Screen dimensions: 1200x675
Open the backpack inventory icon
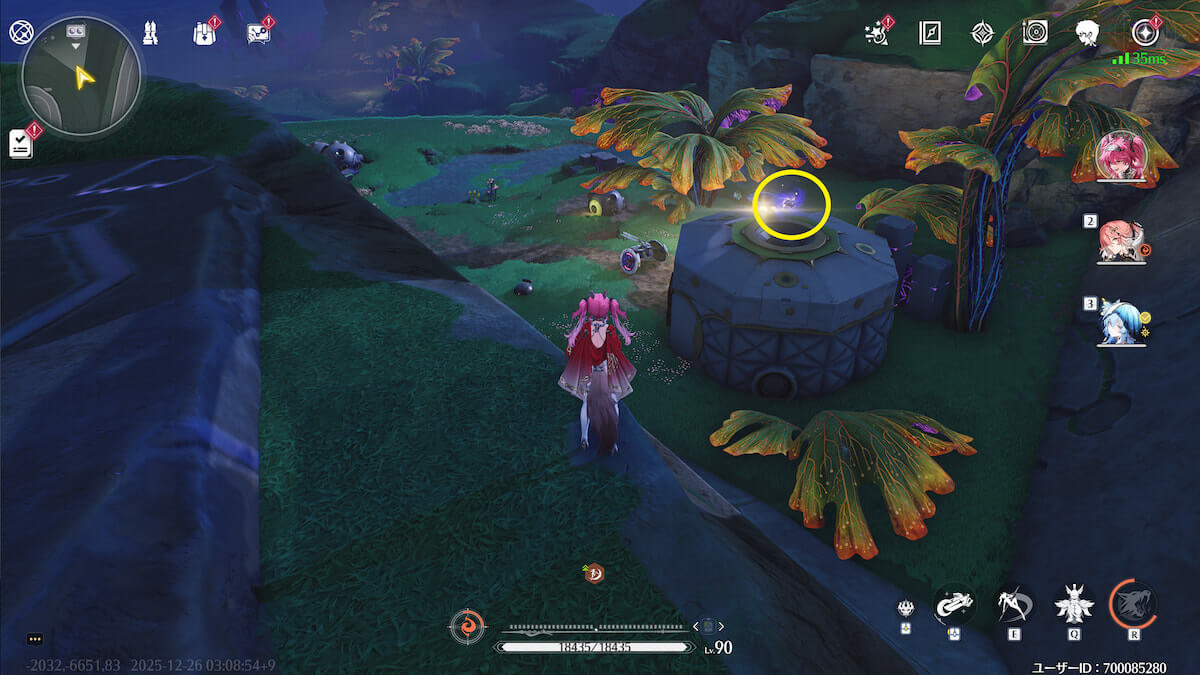coord(202,33)
